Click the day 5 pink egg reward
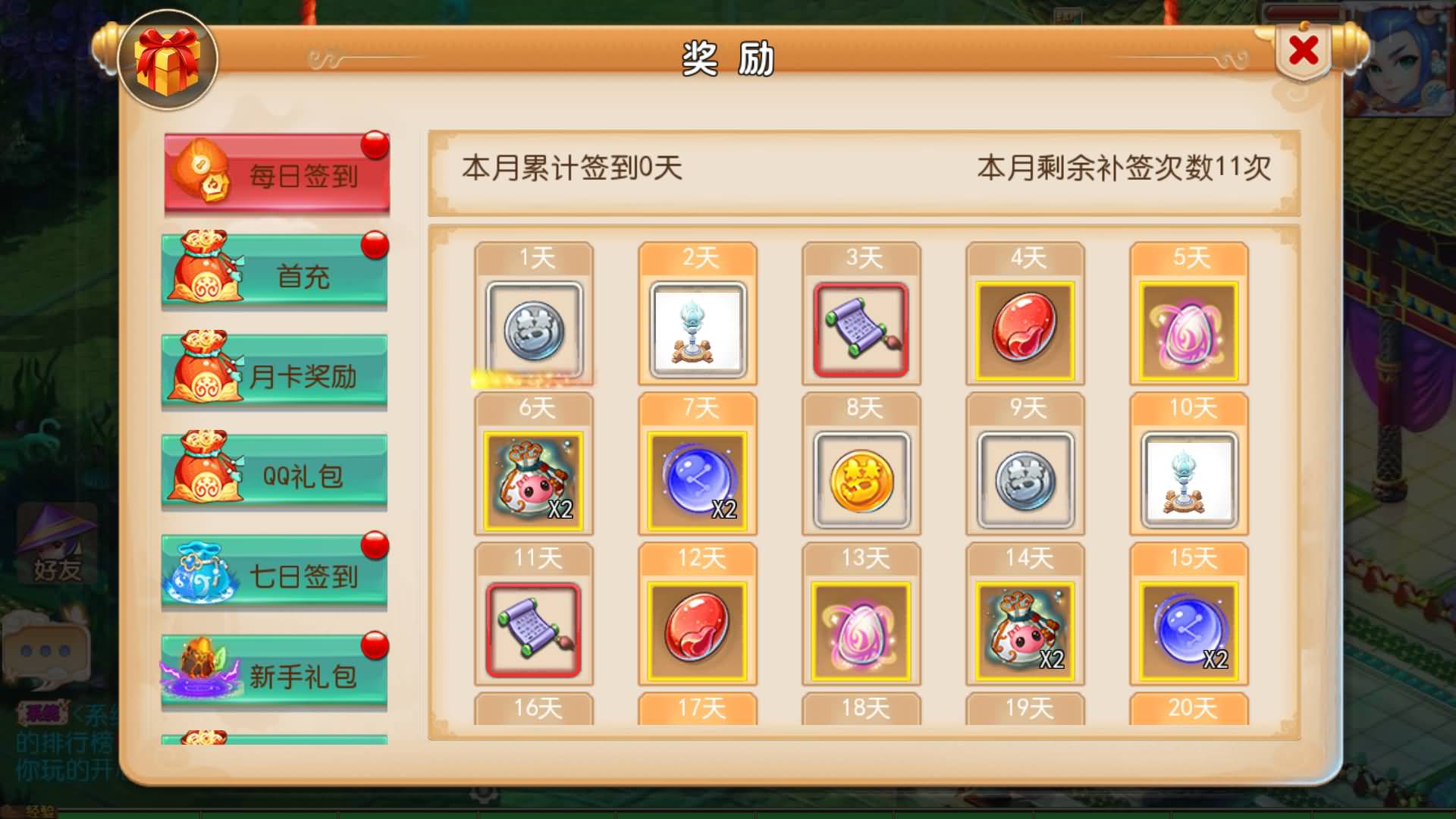Viewport: 1456px width, 819px height. tap(1188, 328)
